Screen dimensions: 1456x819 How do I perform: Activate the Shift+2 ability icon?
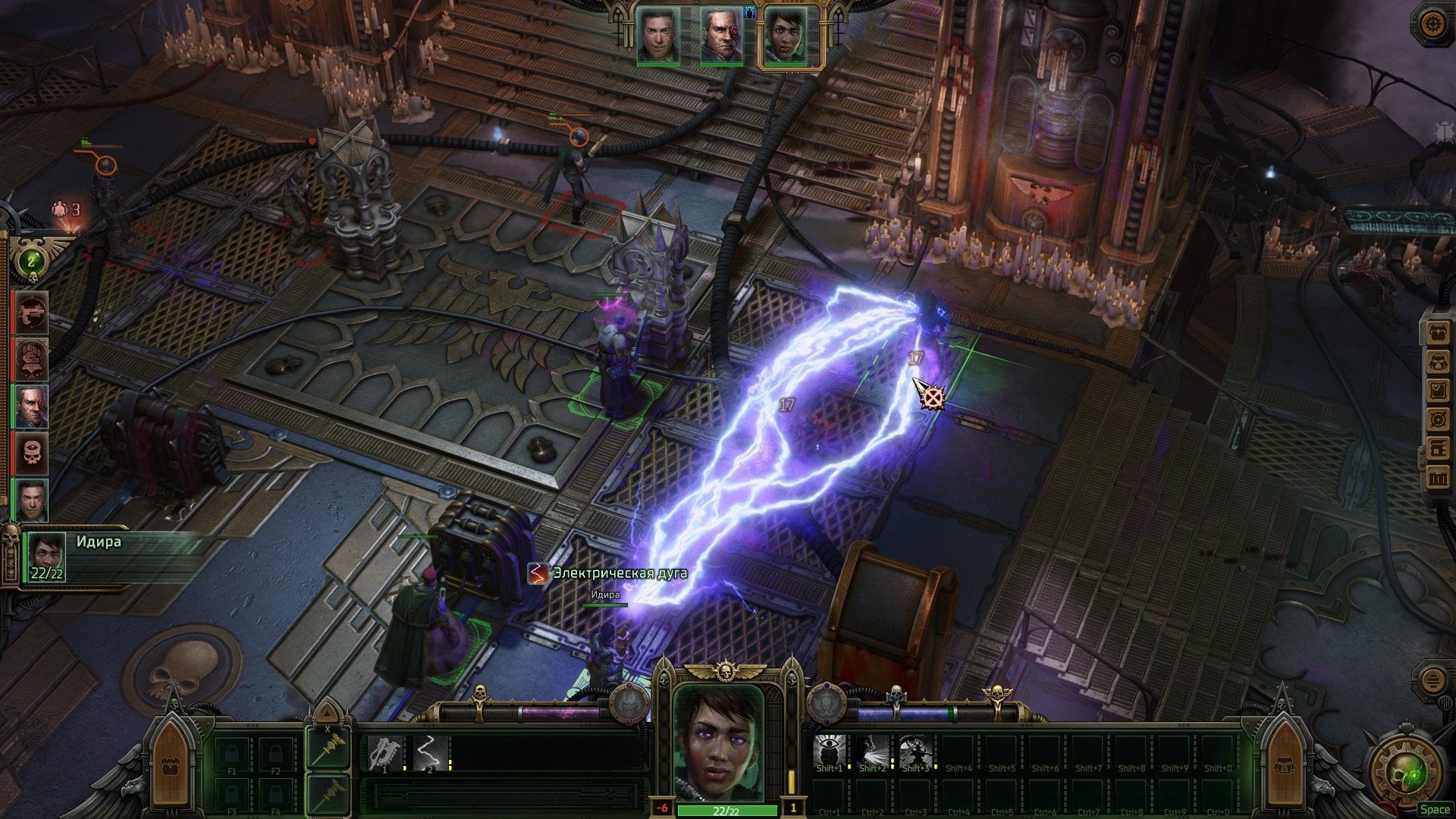click(x=872, y=751)
